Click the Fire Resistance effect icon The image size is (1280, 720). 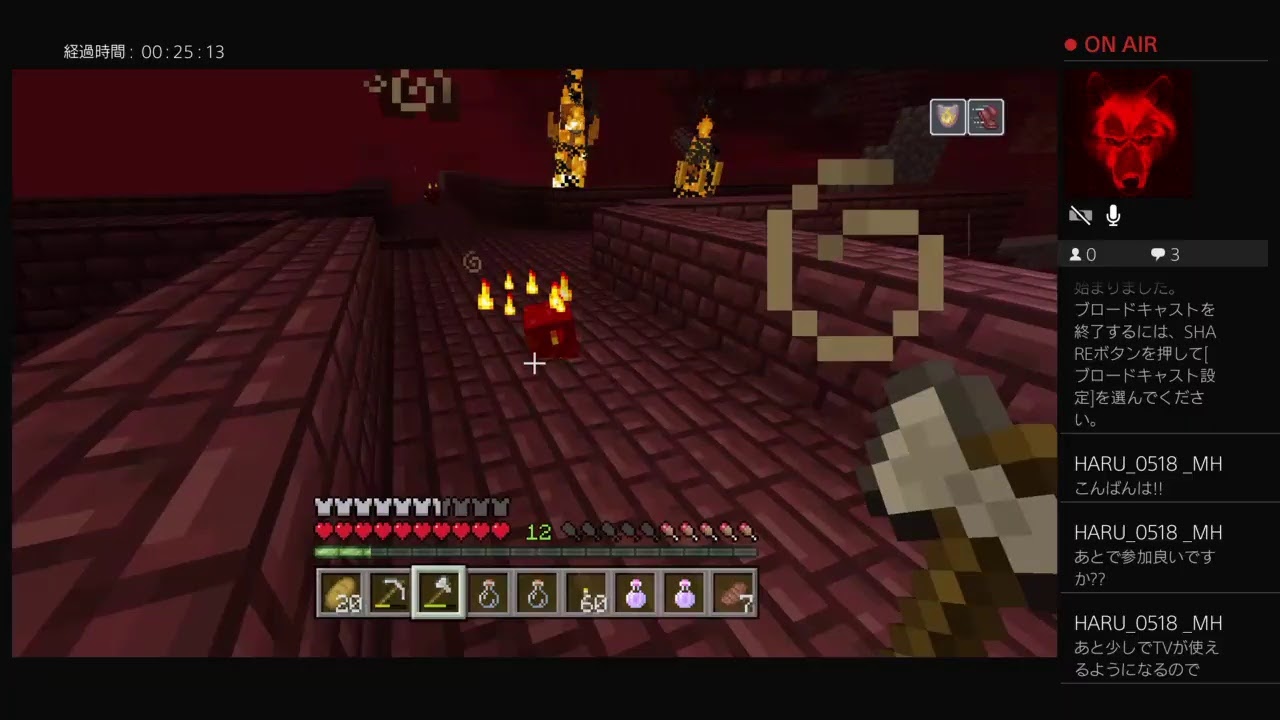(946, 116)
